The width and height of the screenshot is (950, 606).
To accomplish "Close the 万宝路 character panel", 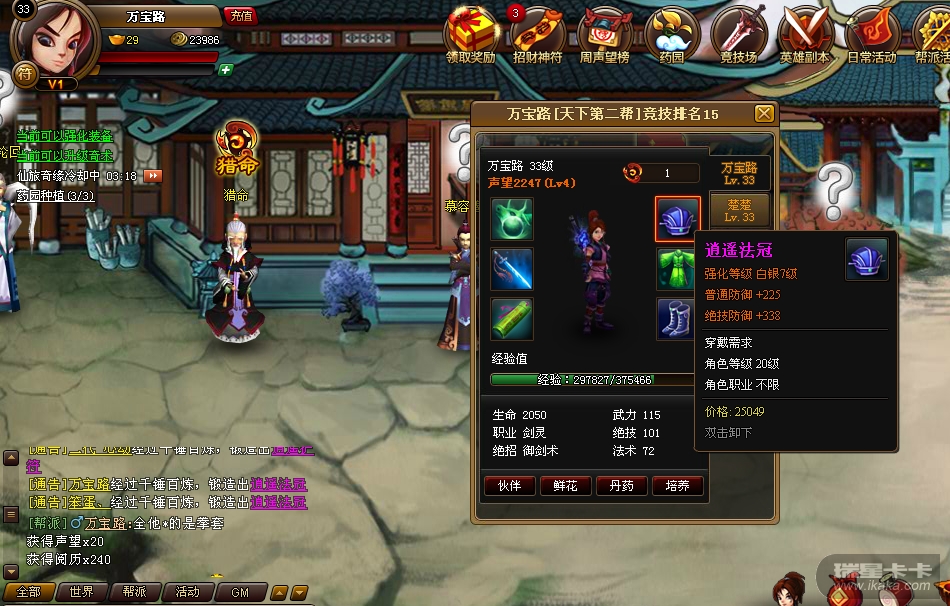I will pos(764,114).
